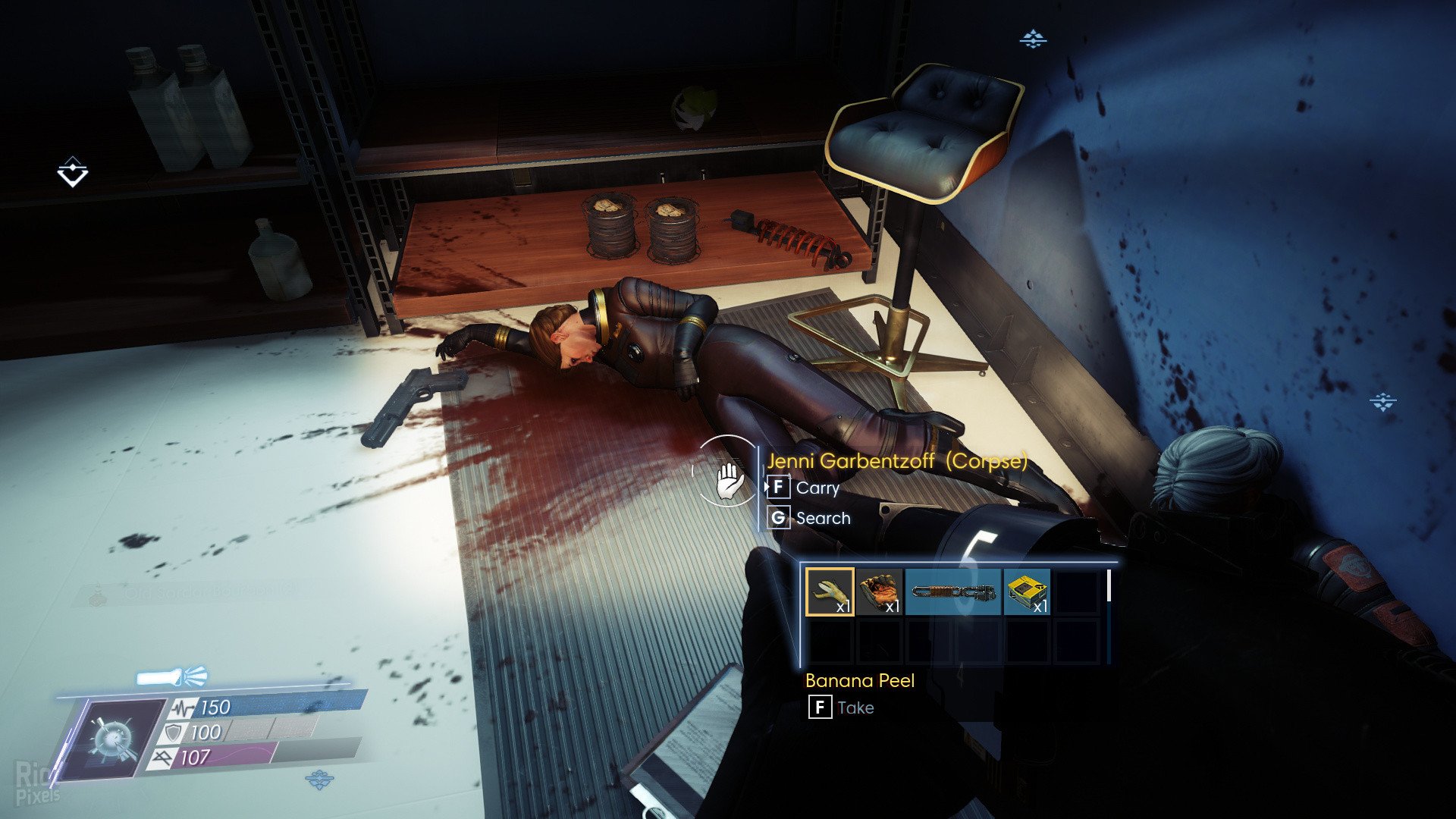The image size is (1456, 819).
Task: Pick the long metal tool item
Action: click(x=952, y=591)
